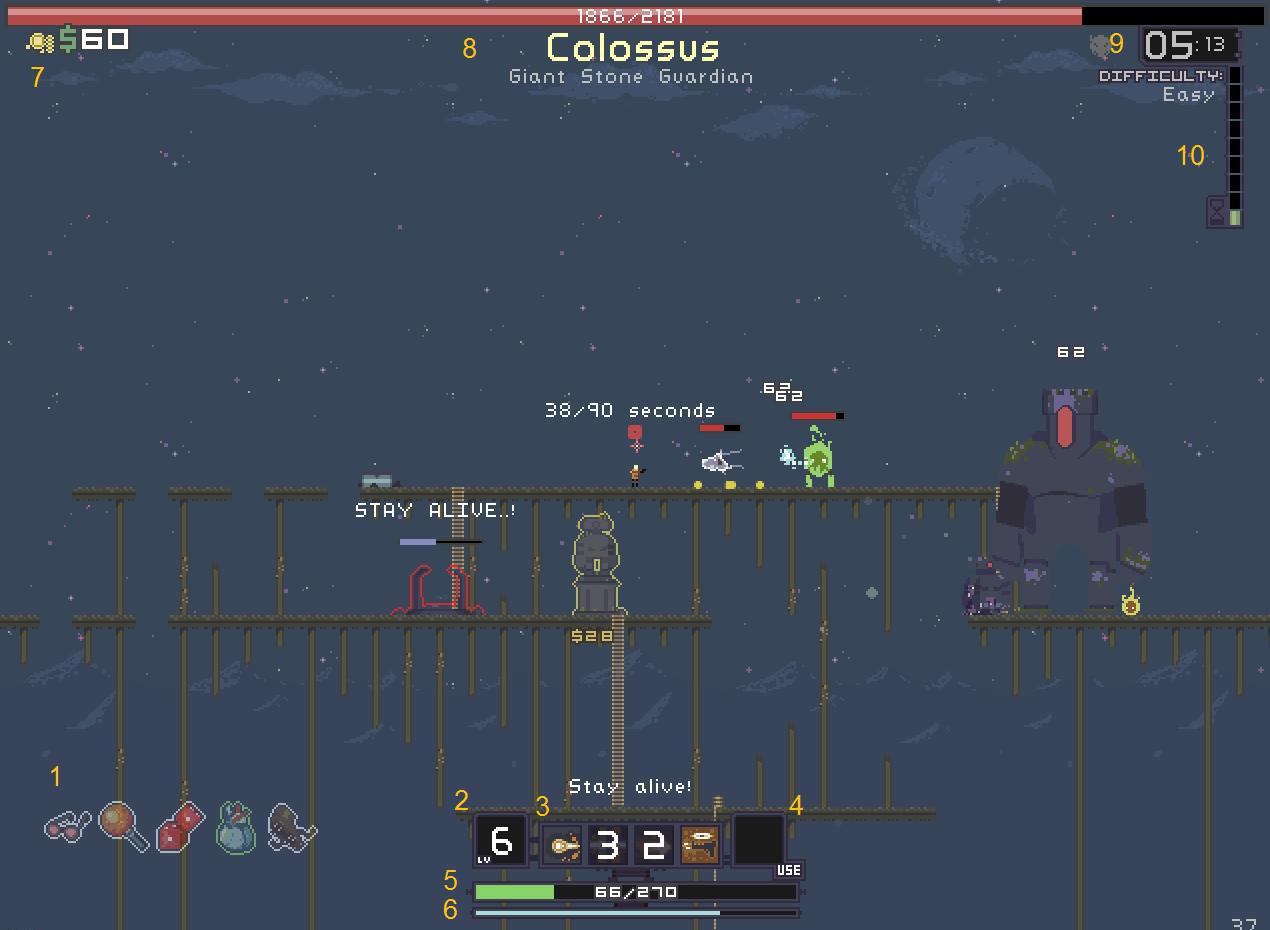Image resolution: width=1270 pixels, height=930 pixels.
Task: Click the green-outlined blue pouch item
Action: click(236, 827)
